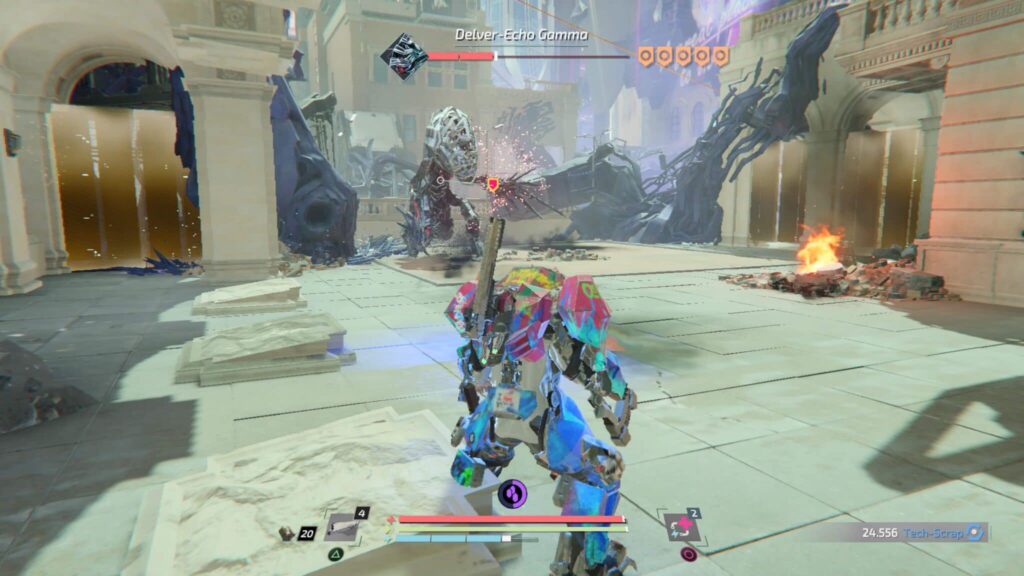1024x576 pixels.
Task: Click the purple droplet status icon
Action: [x=511, y=493]
